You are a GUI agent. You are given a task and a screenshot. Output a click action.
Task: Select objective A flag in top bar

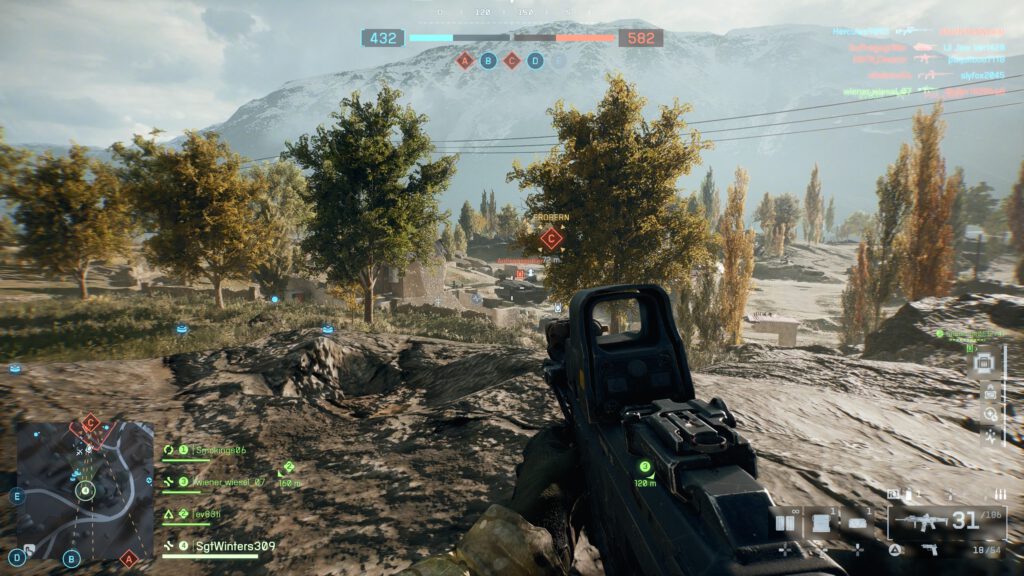tap(464, 60)
